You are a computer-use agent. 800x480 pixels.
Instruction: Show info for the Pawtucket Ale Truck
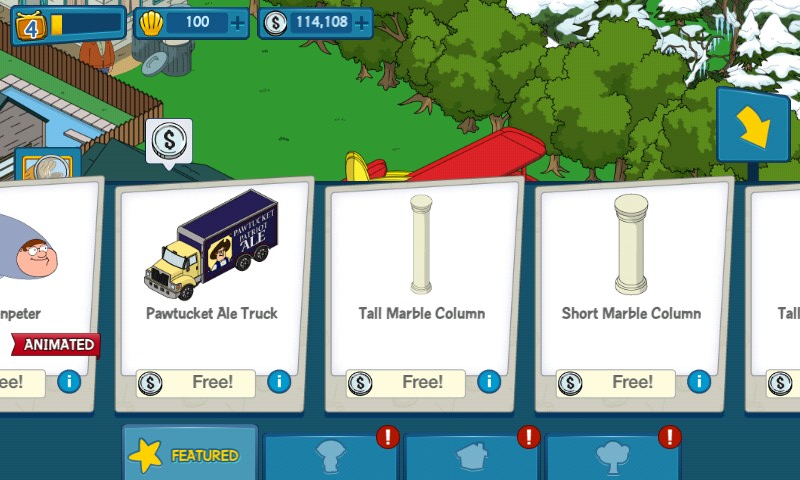[279, 381]
